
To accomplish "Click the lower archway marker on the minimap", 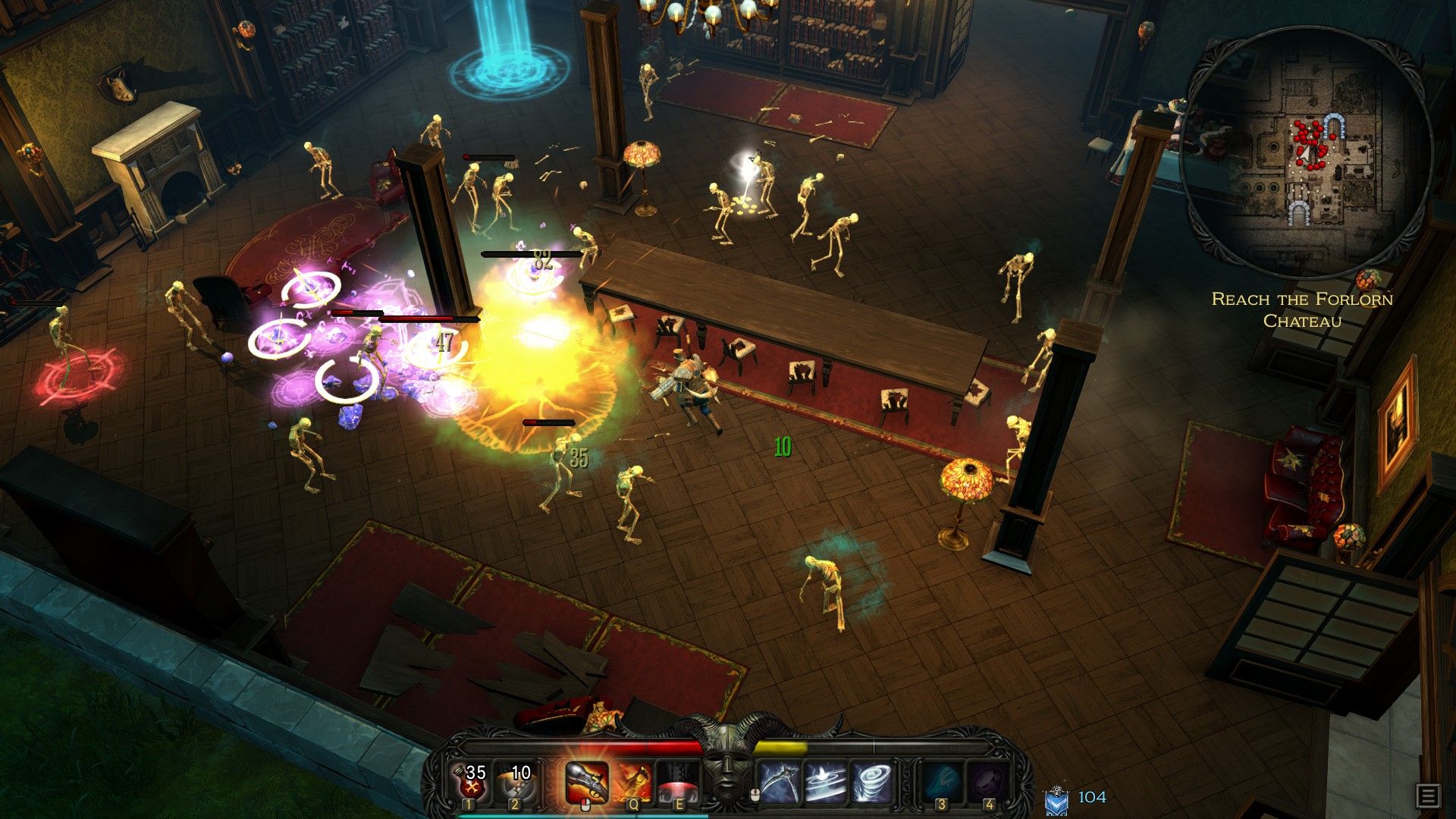I will [1299, 213].
